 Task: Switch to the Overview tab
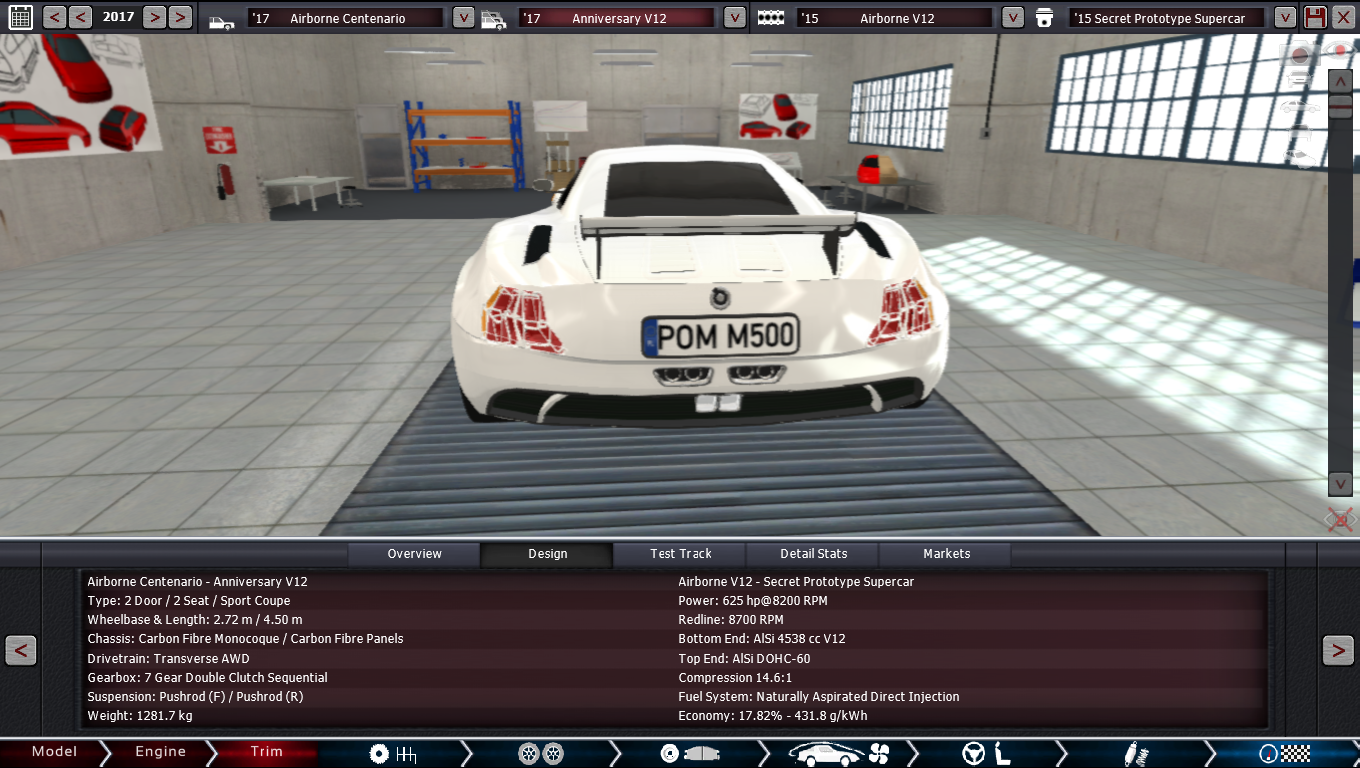[x=414, y=554]
